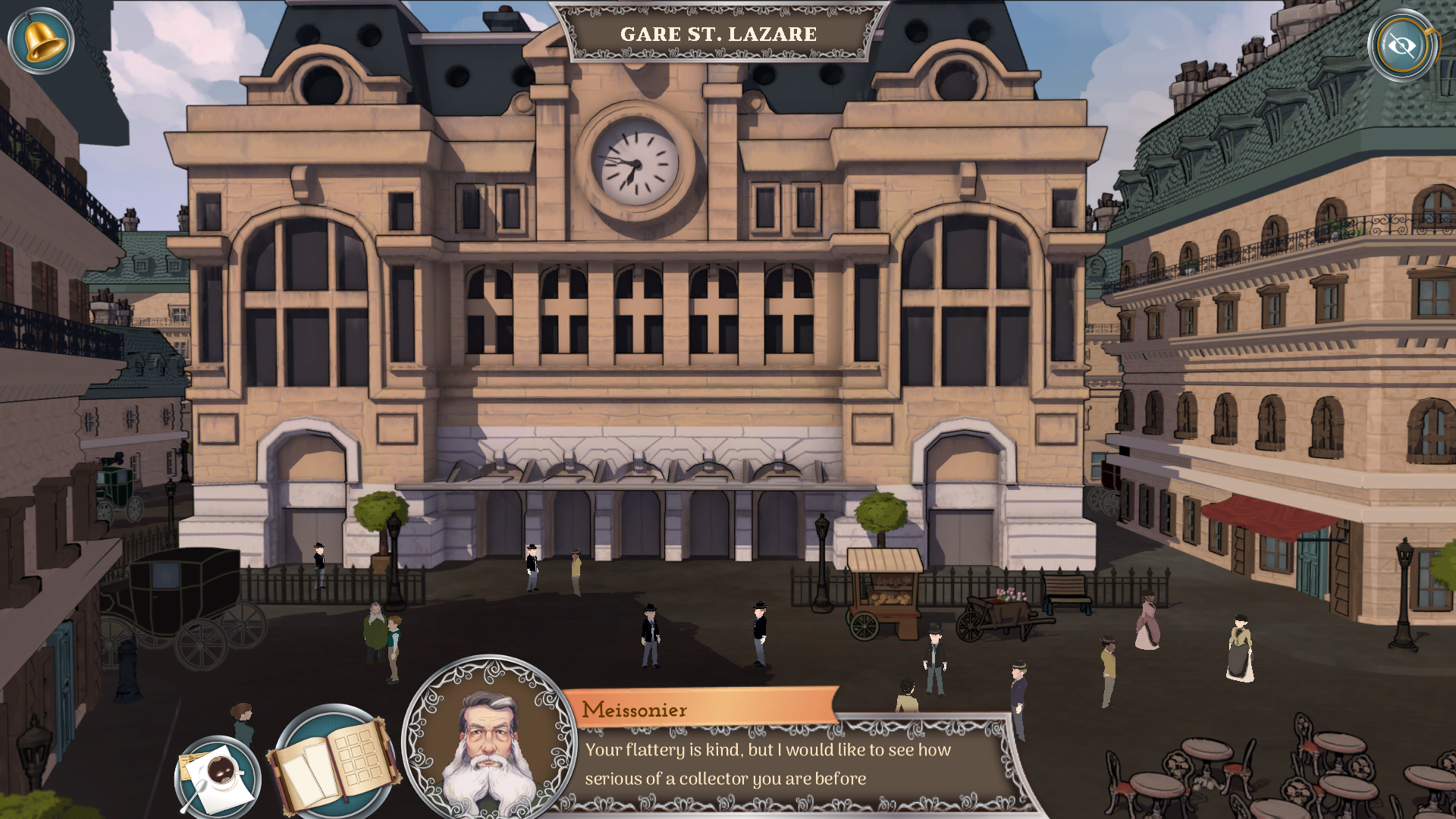Click Meissonier's portrait medallion
This screenshot has width=1456, height=819.
click(x=489, y=739)
